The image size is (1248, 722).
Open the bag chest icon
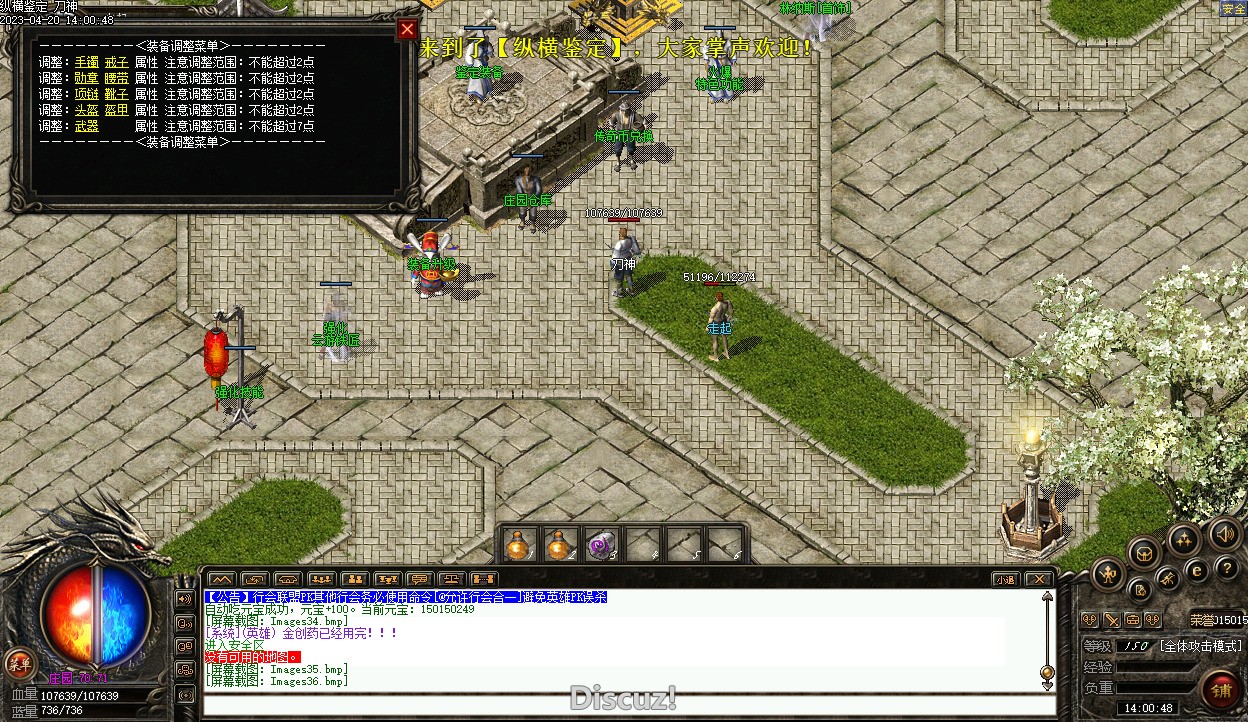click(1144, 551)
